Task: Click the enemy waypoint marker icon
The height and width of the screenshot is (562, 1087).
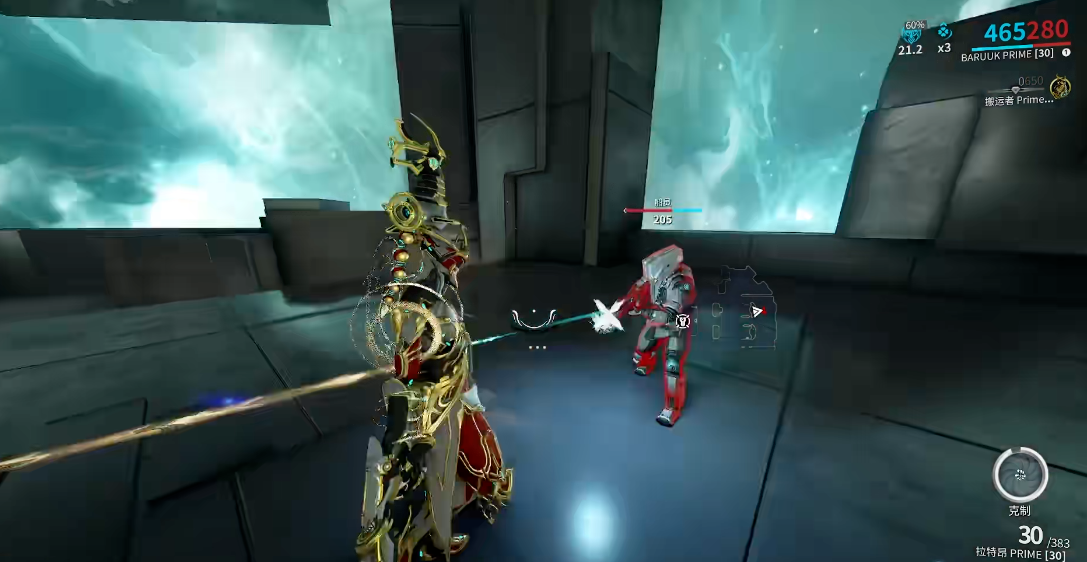Action: tap(683, 321)
